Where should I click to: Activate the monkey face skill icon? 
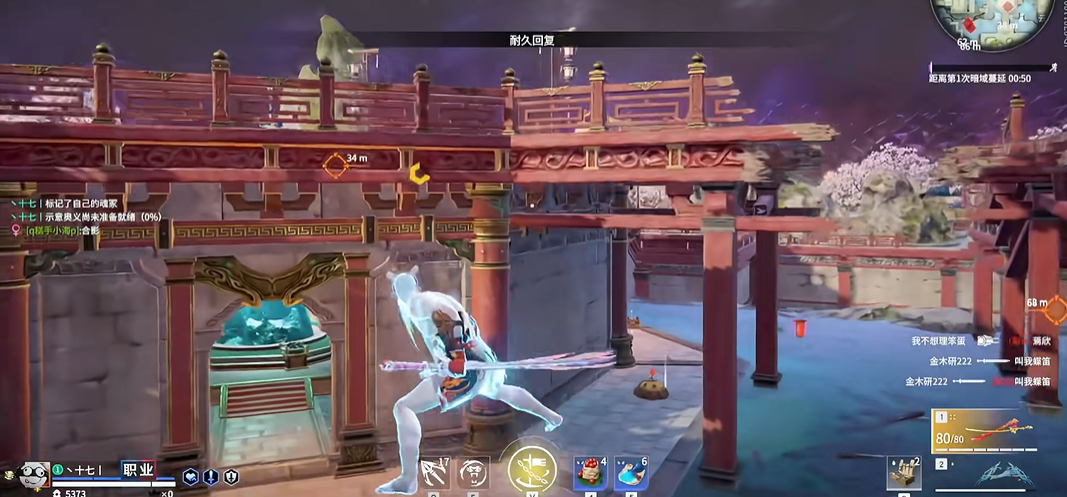[x=474, y=472]
